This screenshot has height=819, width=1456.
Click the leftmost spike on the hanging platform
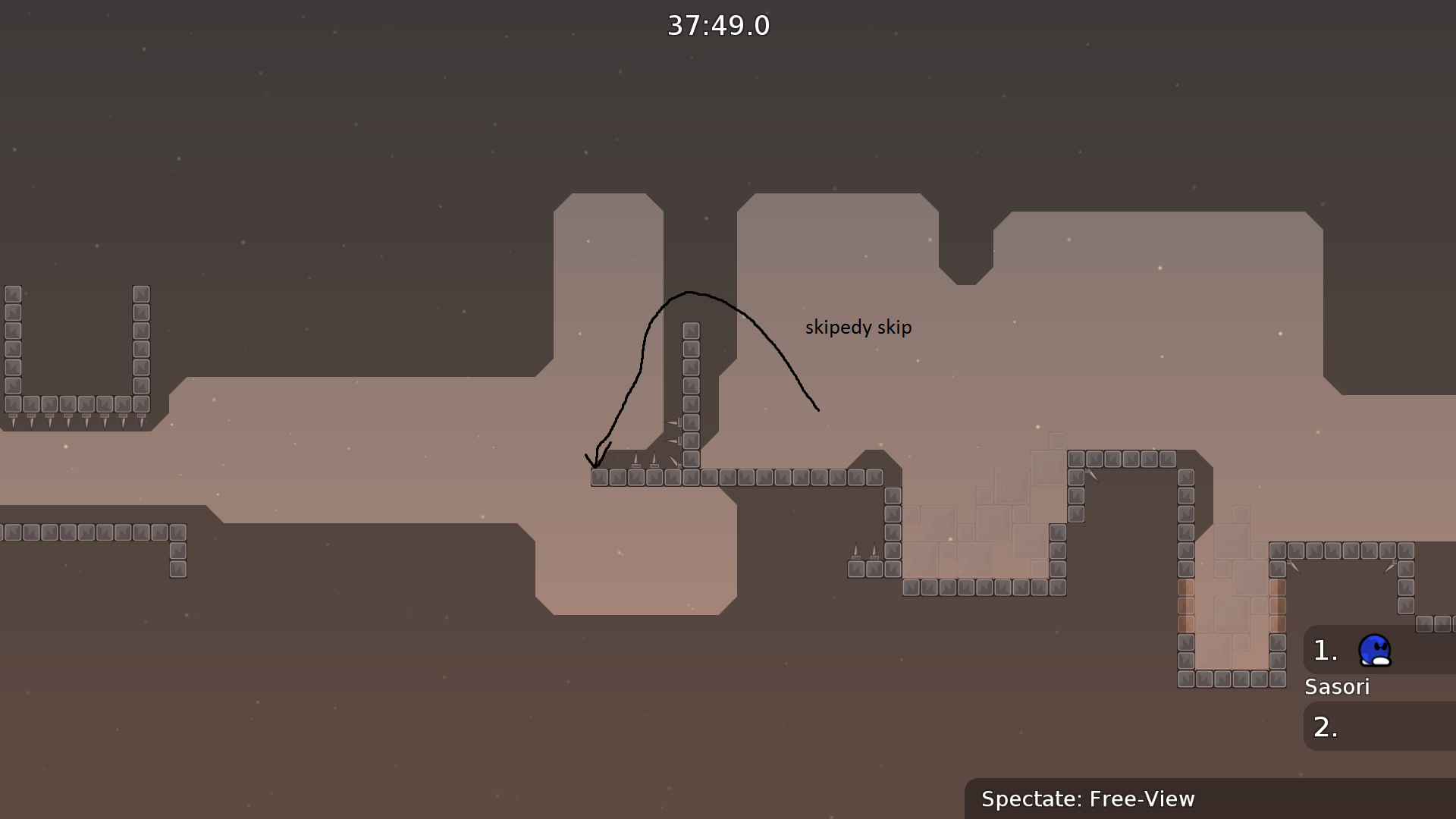tap(12, 422)
